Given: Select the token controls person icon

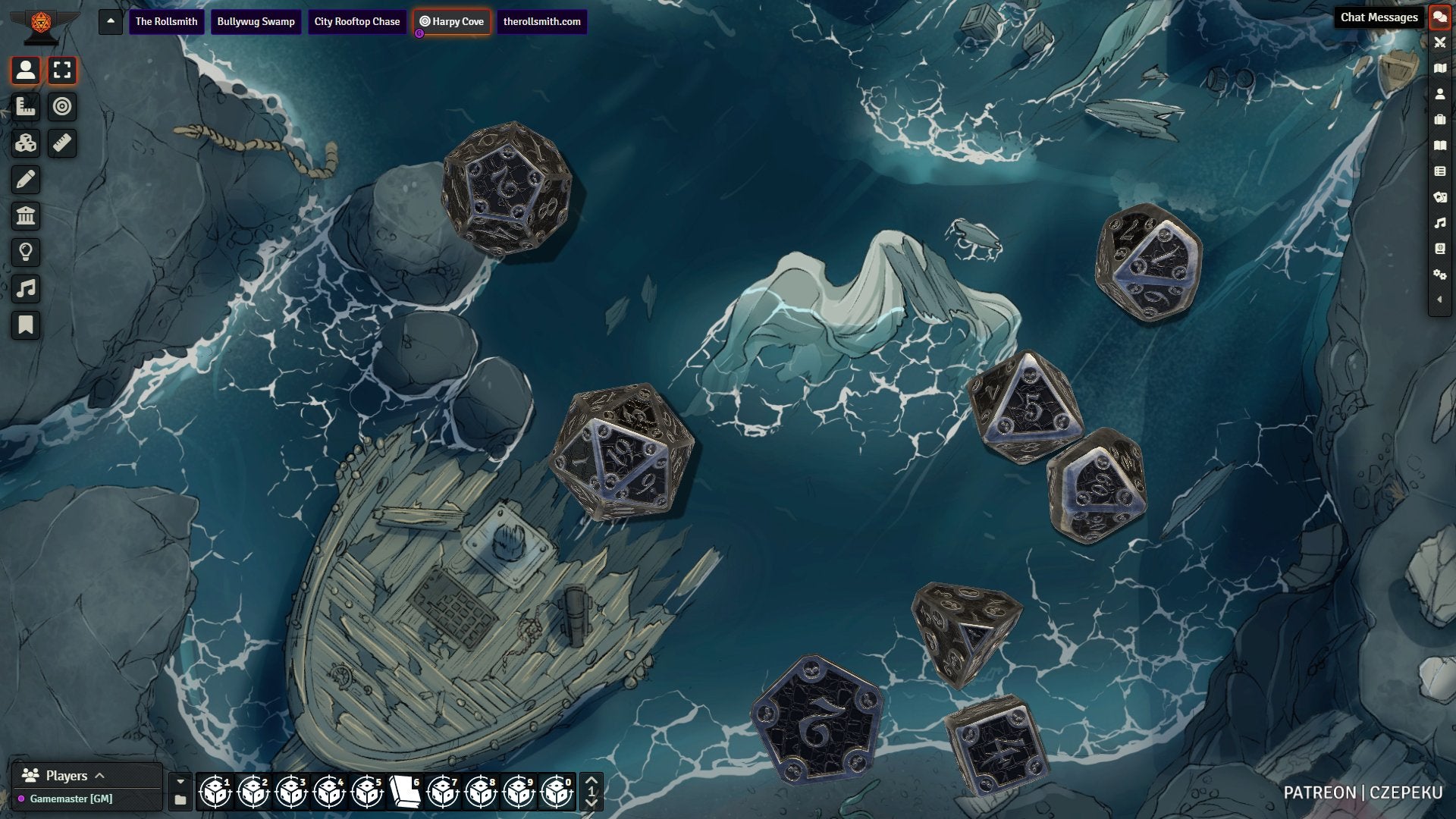Looking at the screenshot, I should pos(26,71).
